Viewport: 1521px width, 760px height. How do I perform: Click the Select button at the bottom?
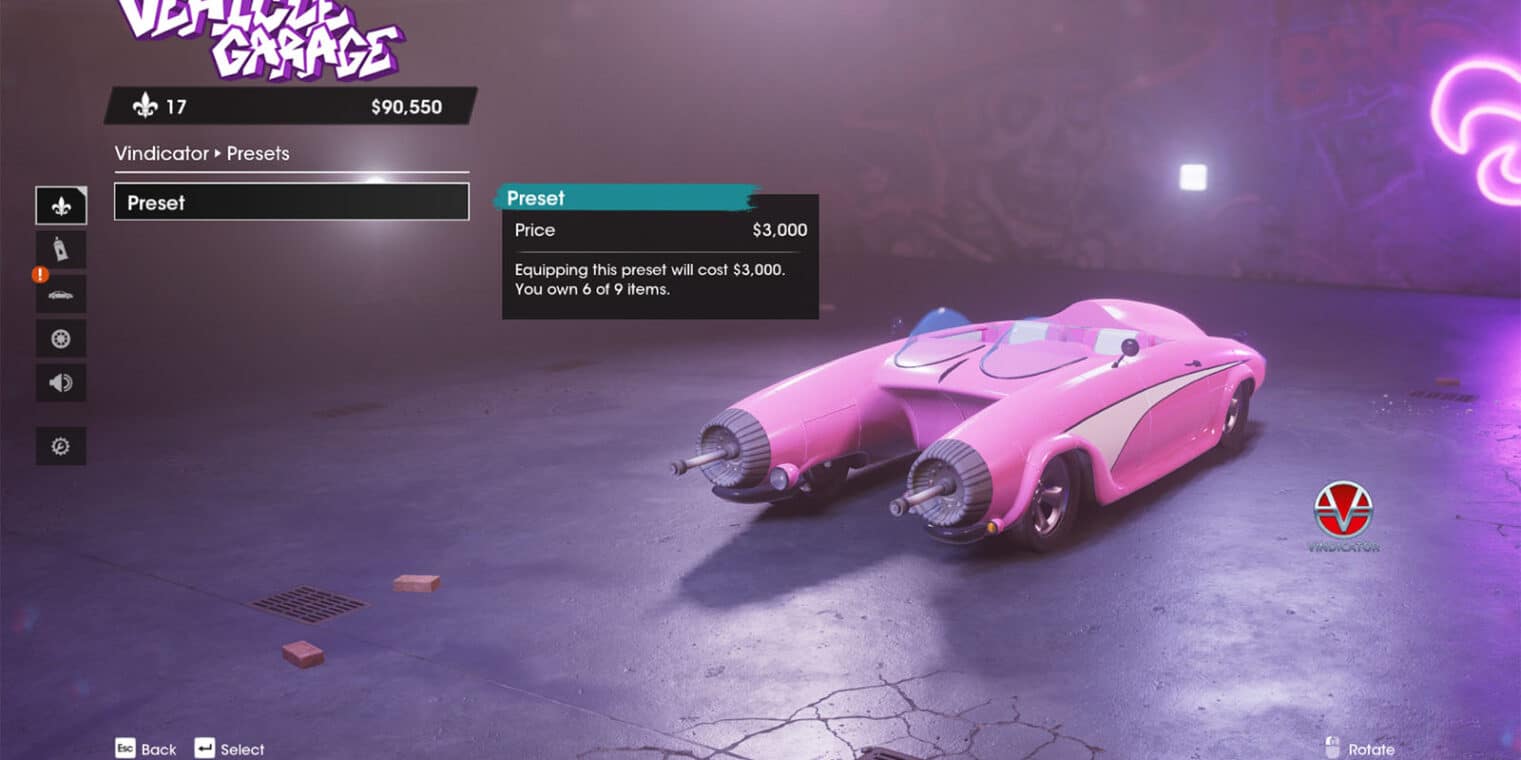230,749
